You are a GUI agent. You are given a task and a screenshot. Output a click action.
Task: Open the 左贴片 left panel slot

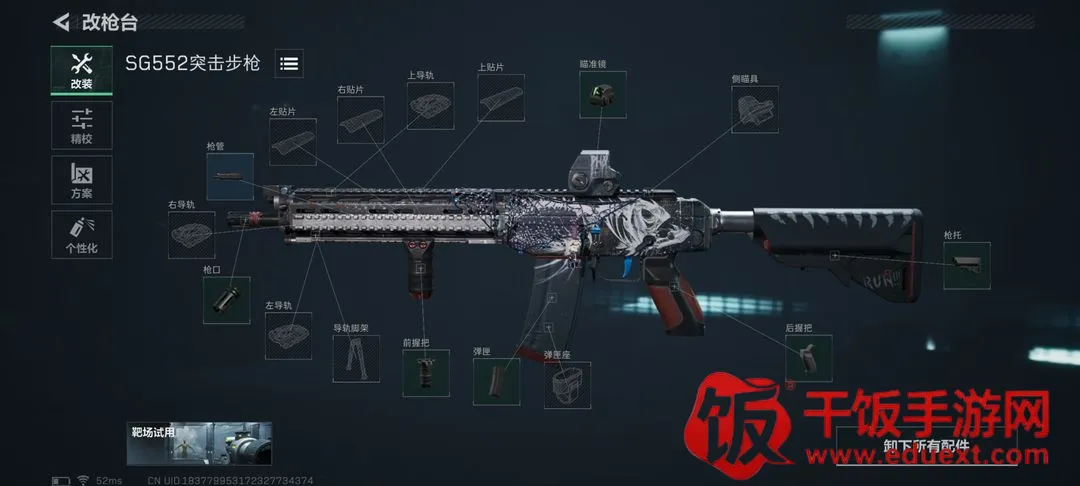pyautogui.click(x=292, y=142)
